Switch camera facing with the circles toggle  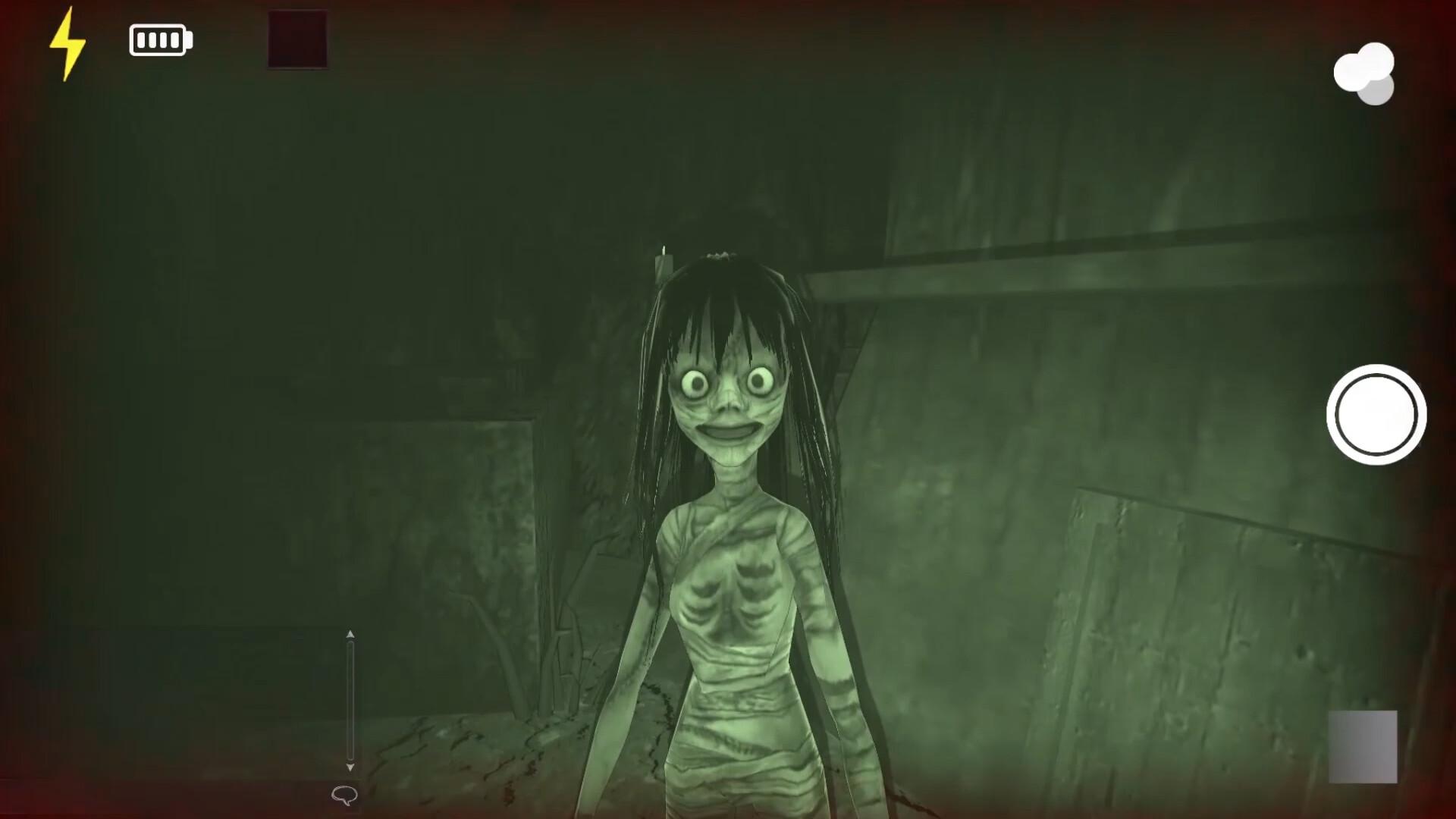tap(1365, 72)
